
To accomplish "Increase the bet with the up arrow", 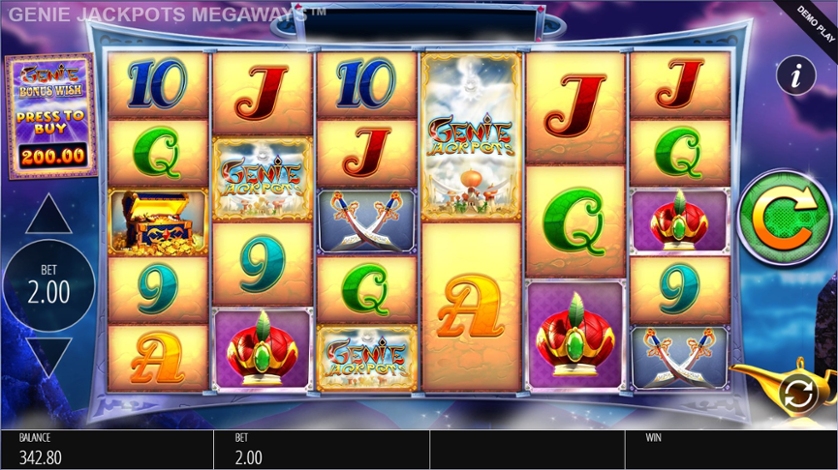I will (x=49, y=215).
